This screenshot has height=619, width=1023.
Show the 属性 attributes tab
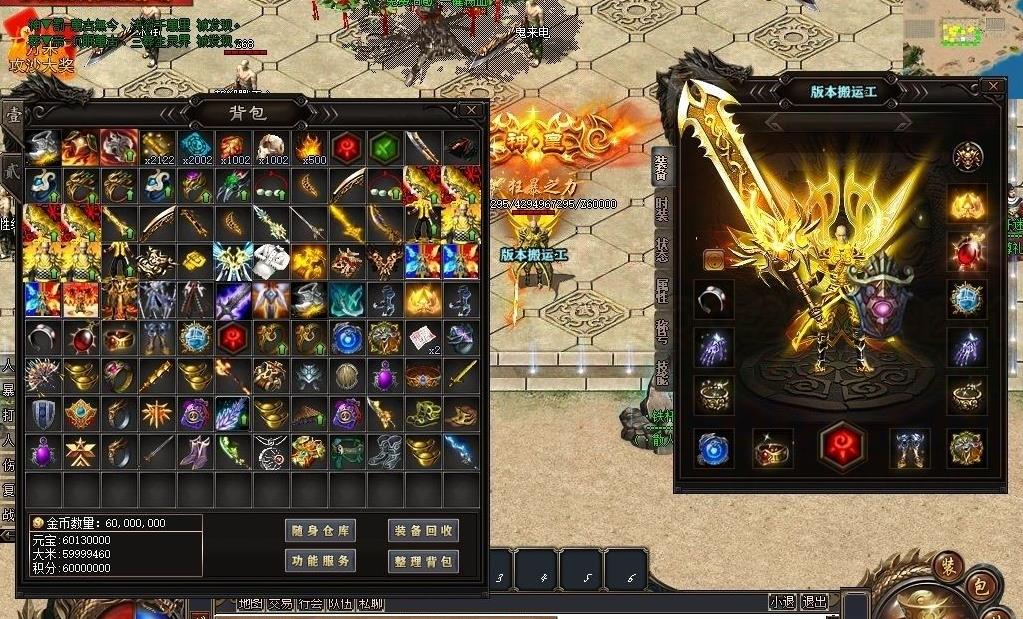(662, 291)
